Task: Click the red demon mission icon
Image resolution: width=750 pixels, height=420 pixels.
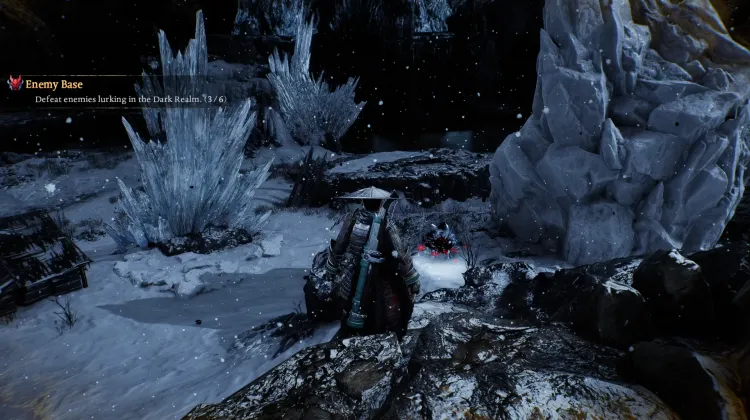Action: pos(15,84)
